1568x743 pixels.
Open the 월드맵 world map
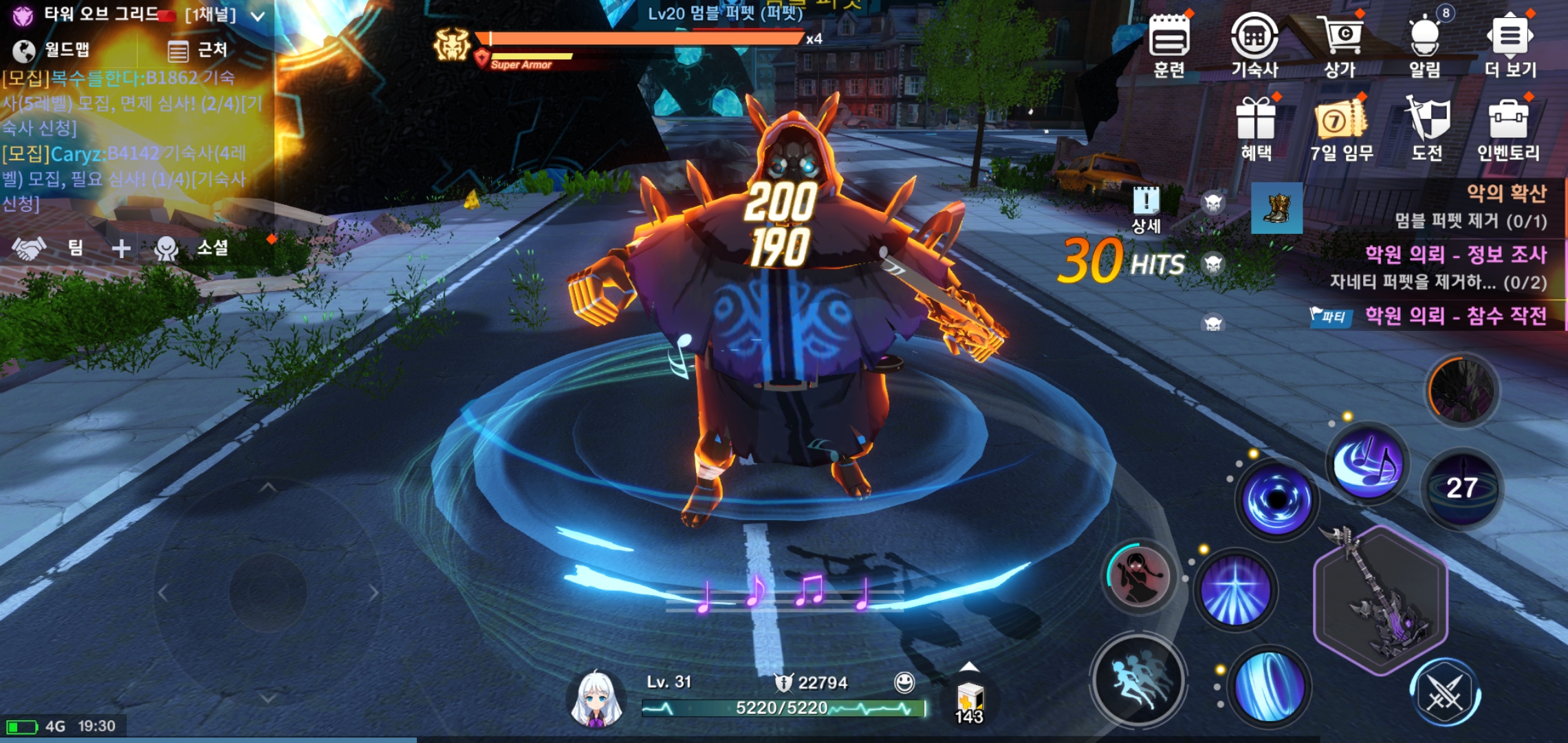click(x=52, y=50)
